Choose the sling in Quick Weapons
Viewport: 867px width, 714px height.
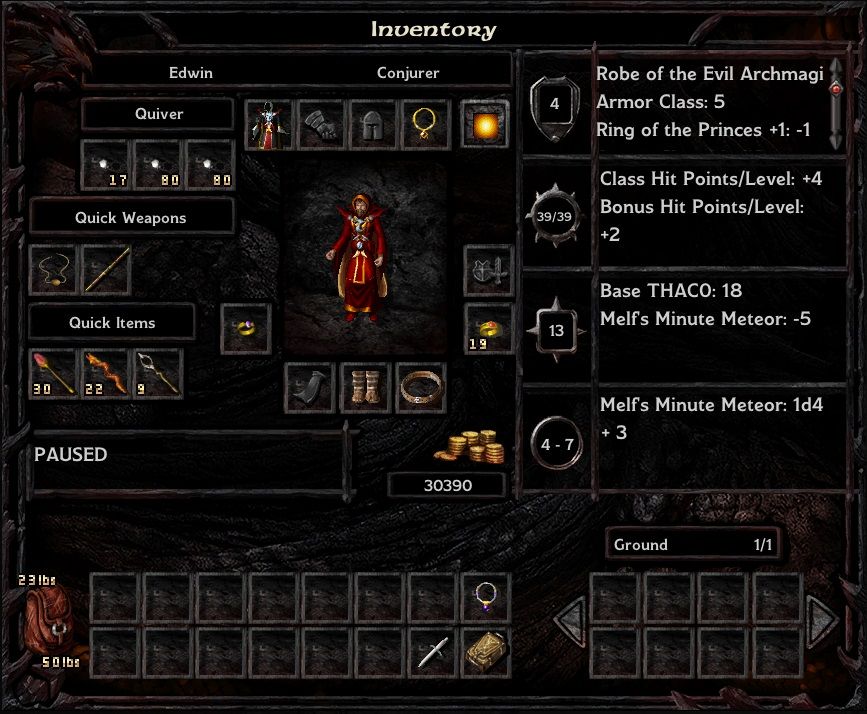click(54, 269)
